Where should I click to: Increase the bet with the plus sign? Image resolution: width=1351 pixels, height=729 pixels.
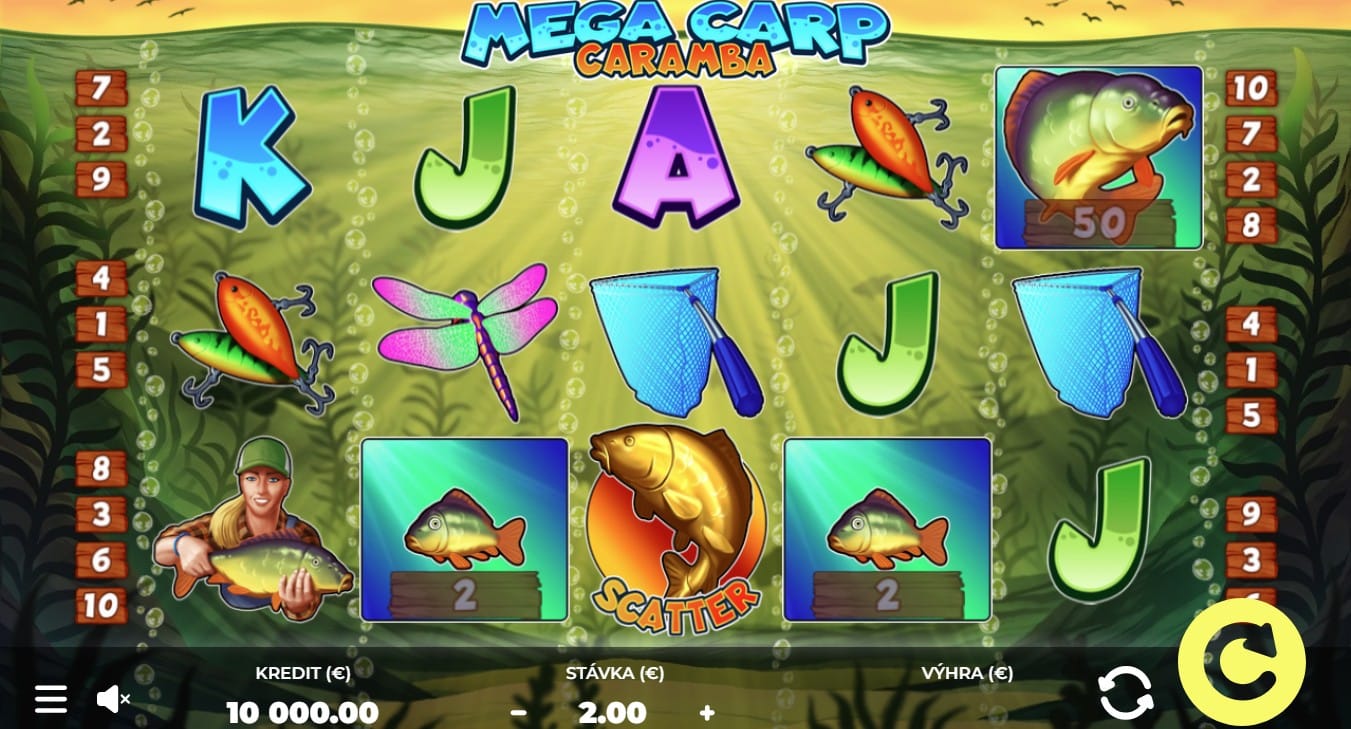click(x=707, y=712)
